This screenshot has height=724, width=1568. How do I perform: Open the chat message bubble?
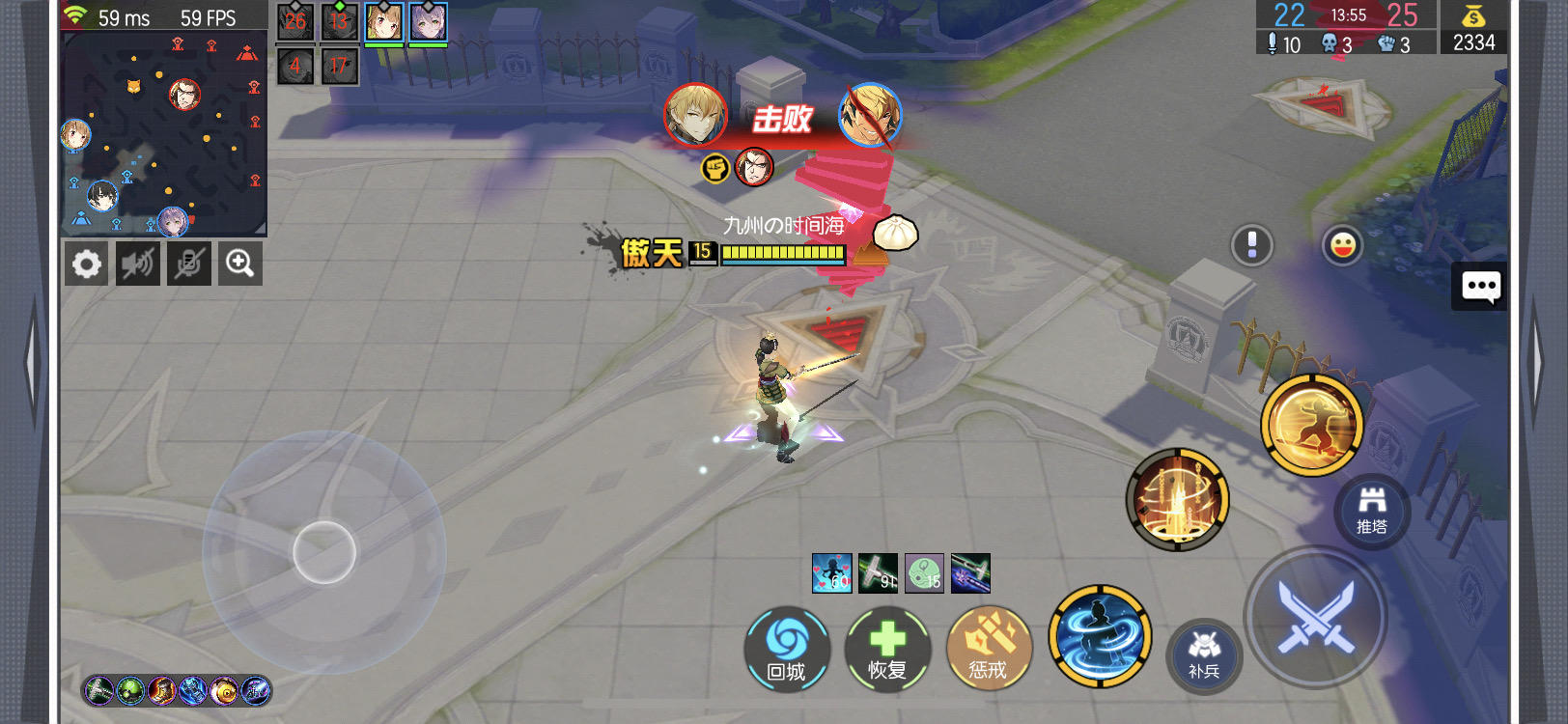click(1479, 287)
